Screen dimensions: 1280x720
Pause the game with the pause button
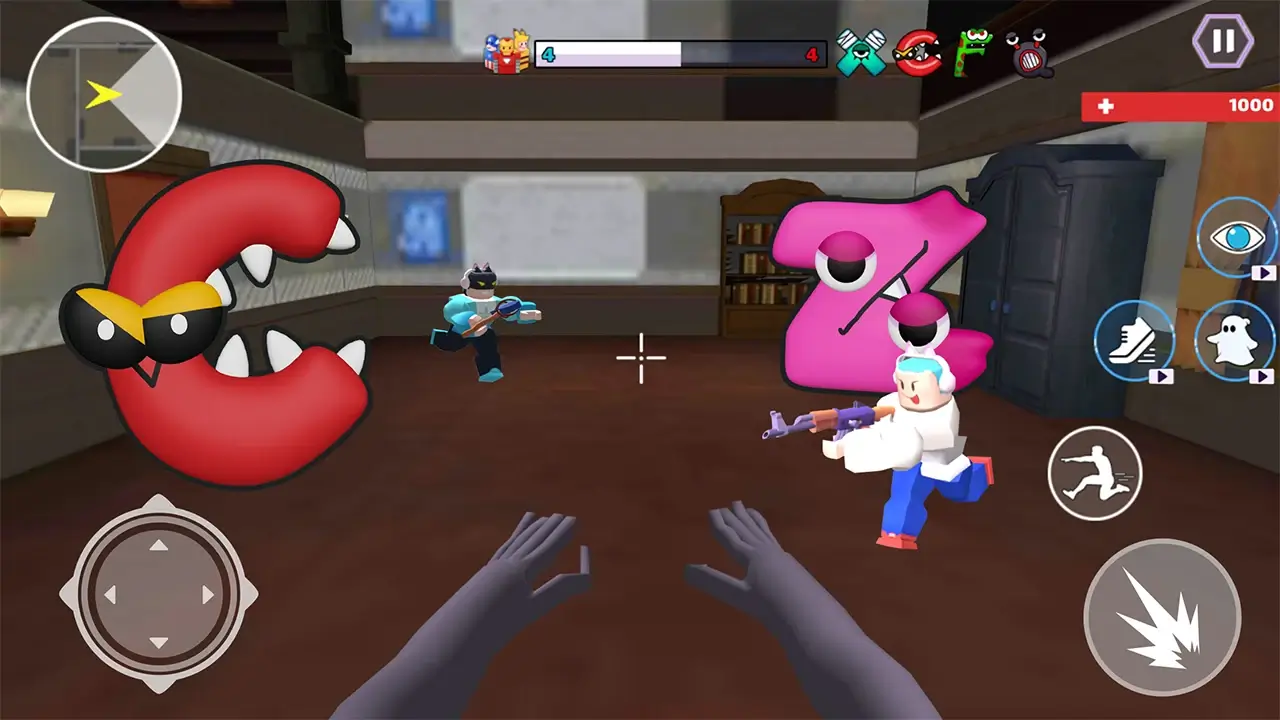[1223, 41]
